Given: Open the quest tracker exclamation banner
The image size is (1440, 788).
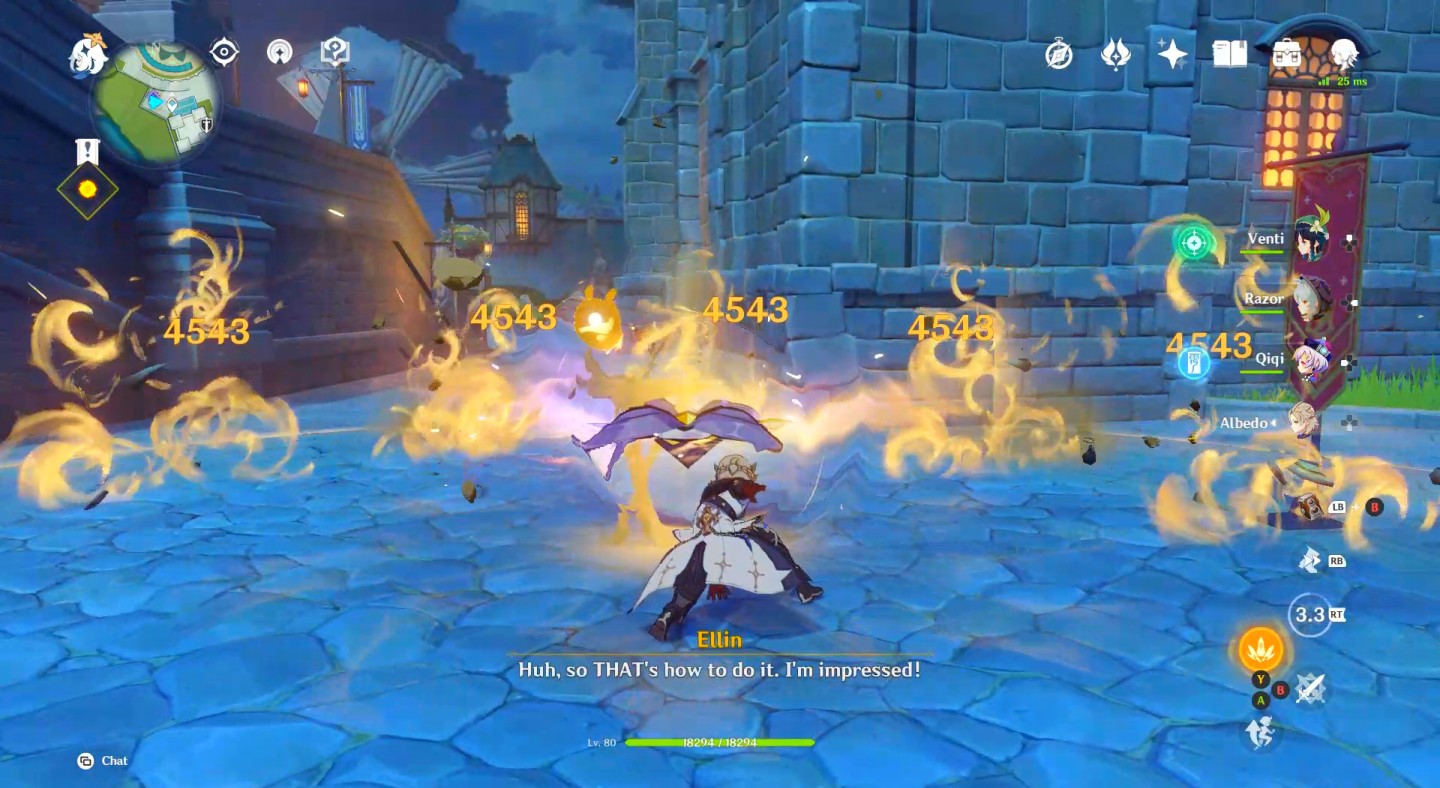Looking at the screenshot, I should 87,152.
